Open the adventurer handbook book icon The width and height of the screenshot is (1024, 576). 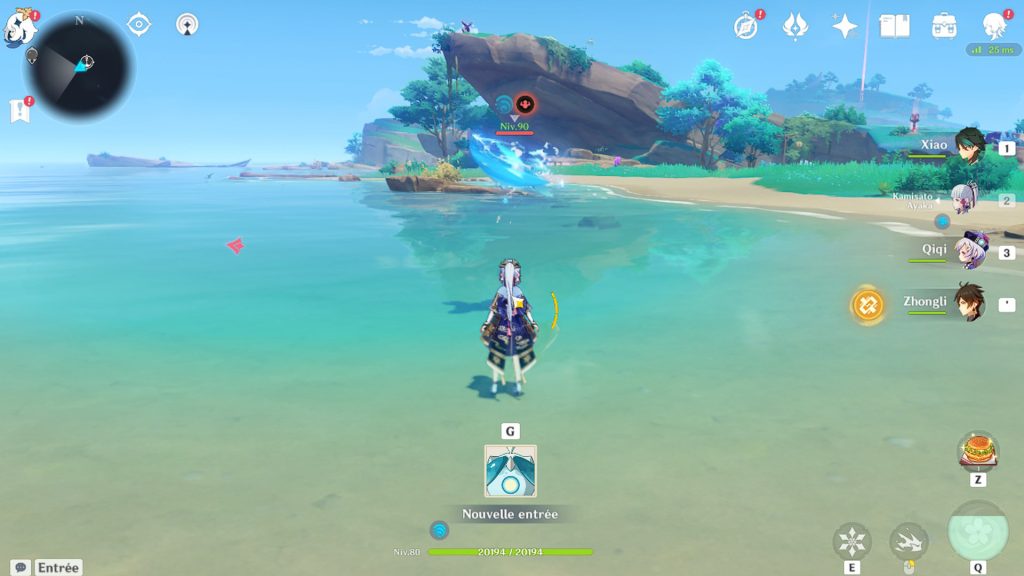894,26
